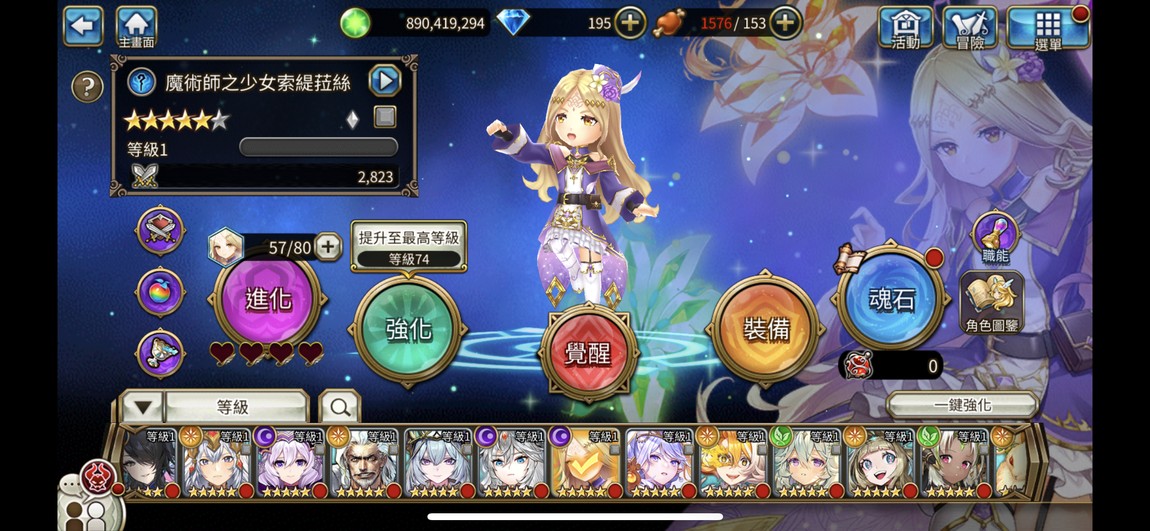Choose the red 覺醒 awaken button
The height and width of the screenshot is (531, 1150).
[588, 353]
